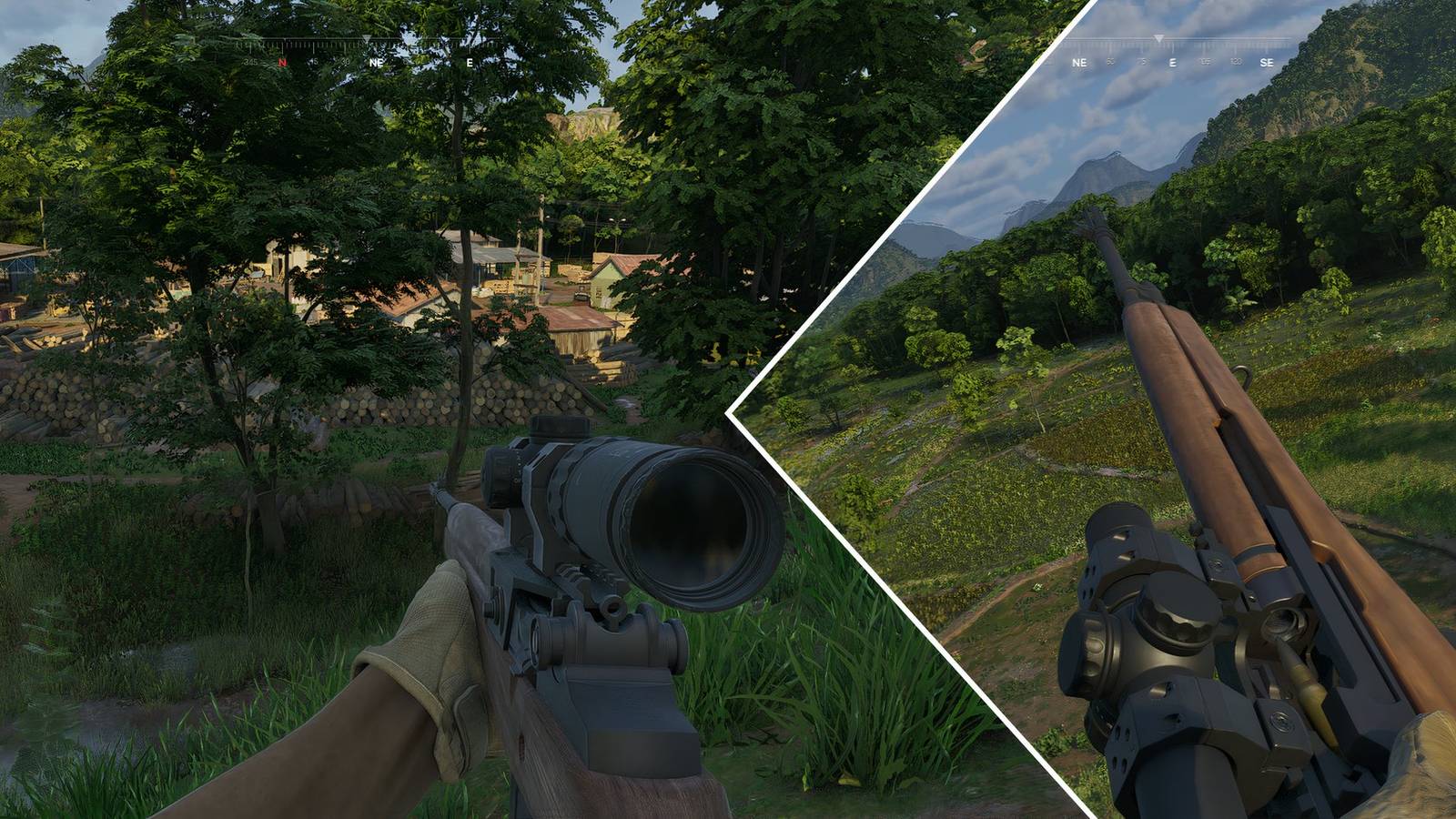Click the E heading on the right compass
Image resolution: width=1456 pixels, height=819 pixels.
click(1173, 62)
